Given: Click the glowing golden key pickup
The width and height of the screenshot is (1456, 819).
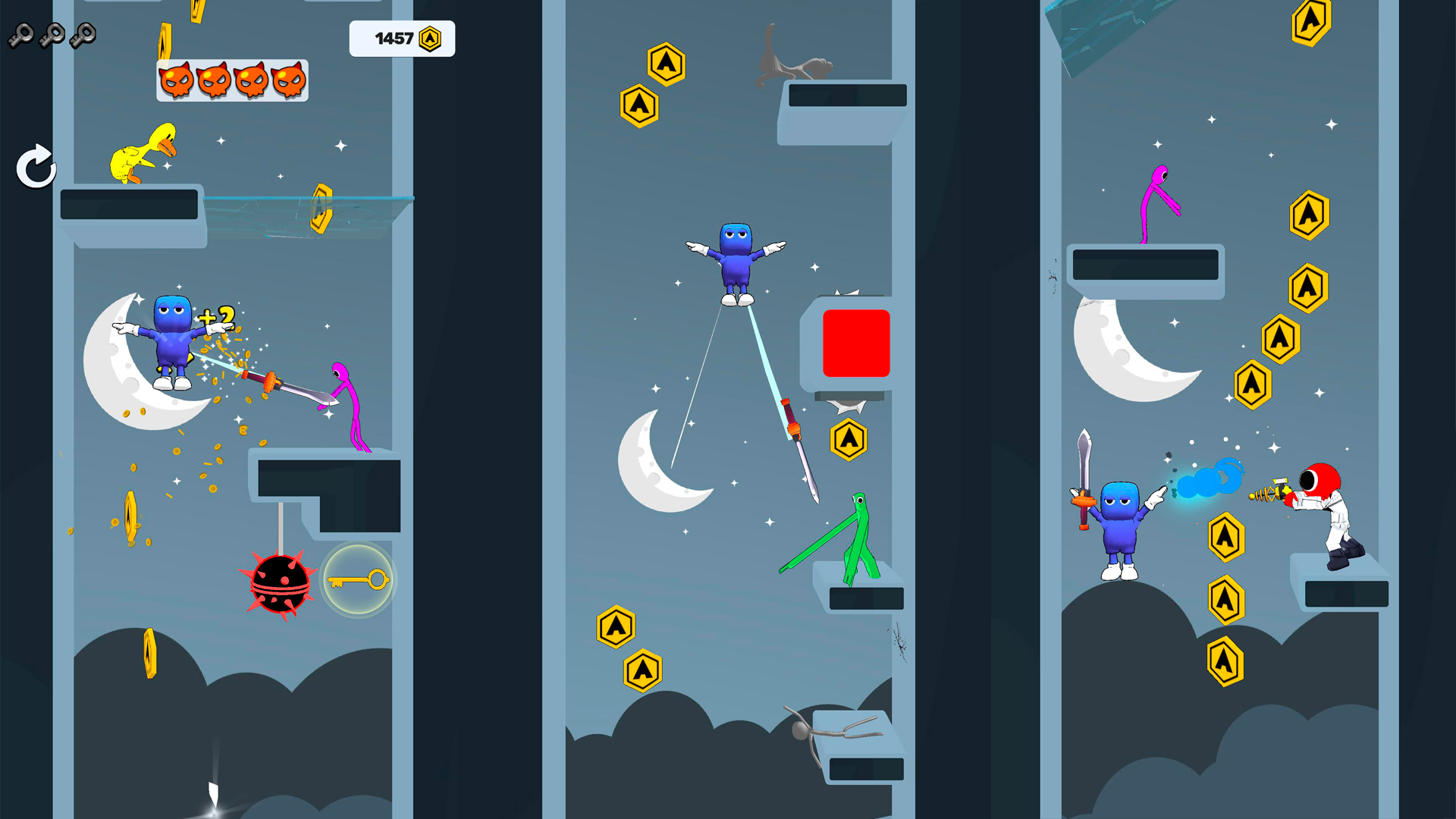Looking at the screenshot, I should (x=358, y=579).
